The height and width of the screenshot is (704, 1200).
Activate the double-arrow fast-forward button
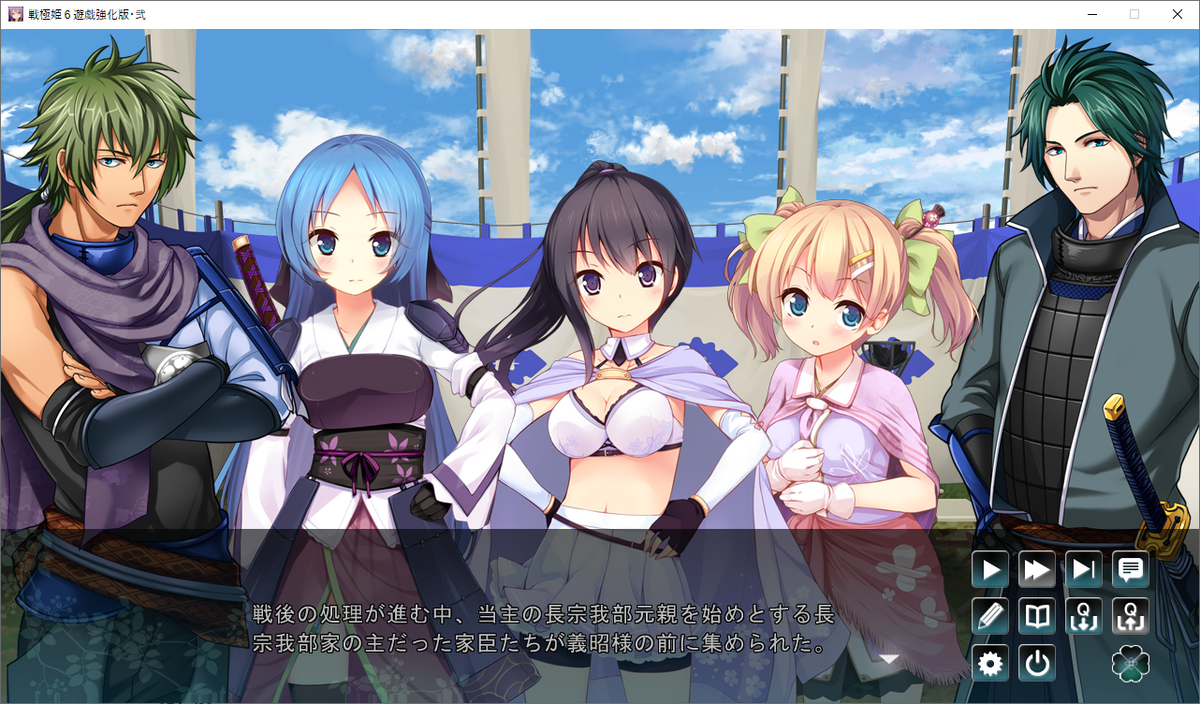(x=1037, y=570)
